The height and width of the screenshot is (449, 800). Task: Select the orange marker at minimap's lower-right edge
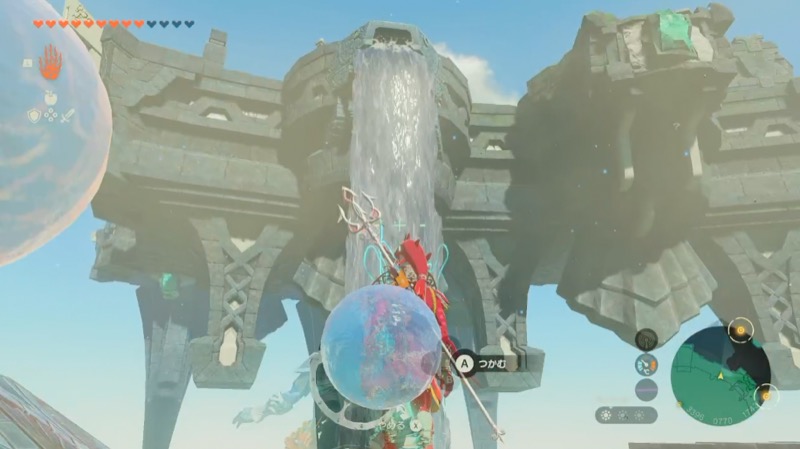765,395
